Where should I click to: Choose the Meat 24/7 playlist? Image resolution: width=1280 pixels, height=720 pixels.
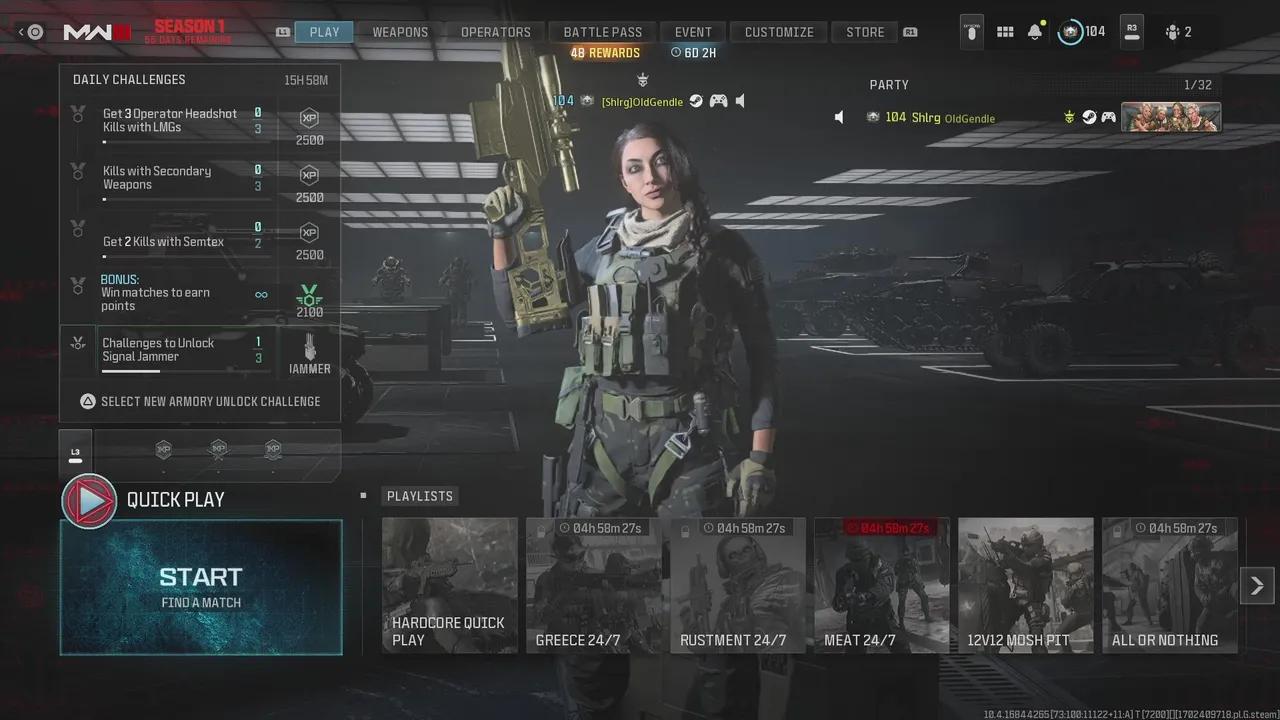[x=882, y=585]
